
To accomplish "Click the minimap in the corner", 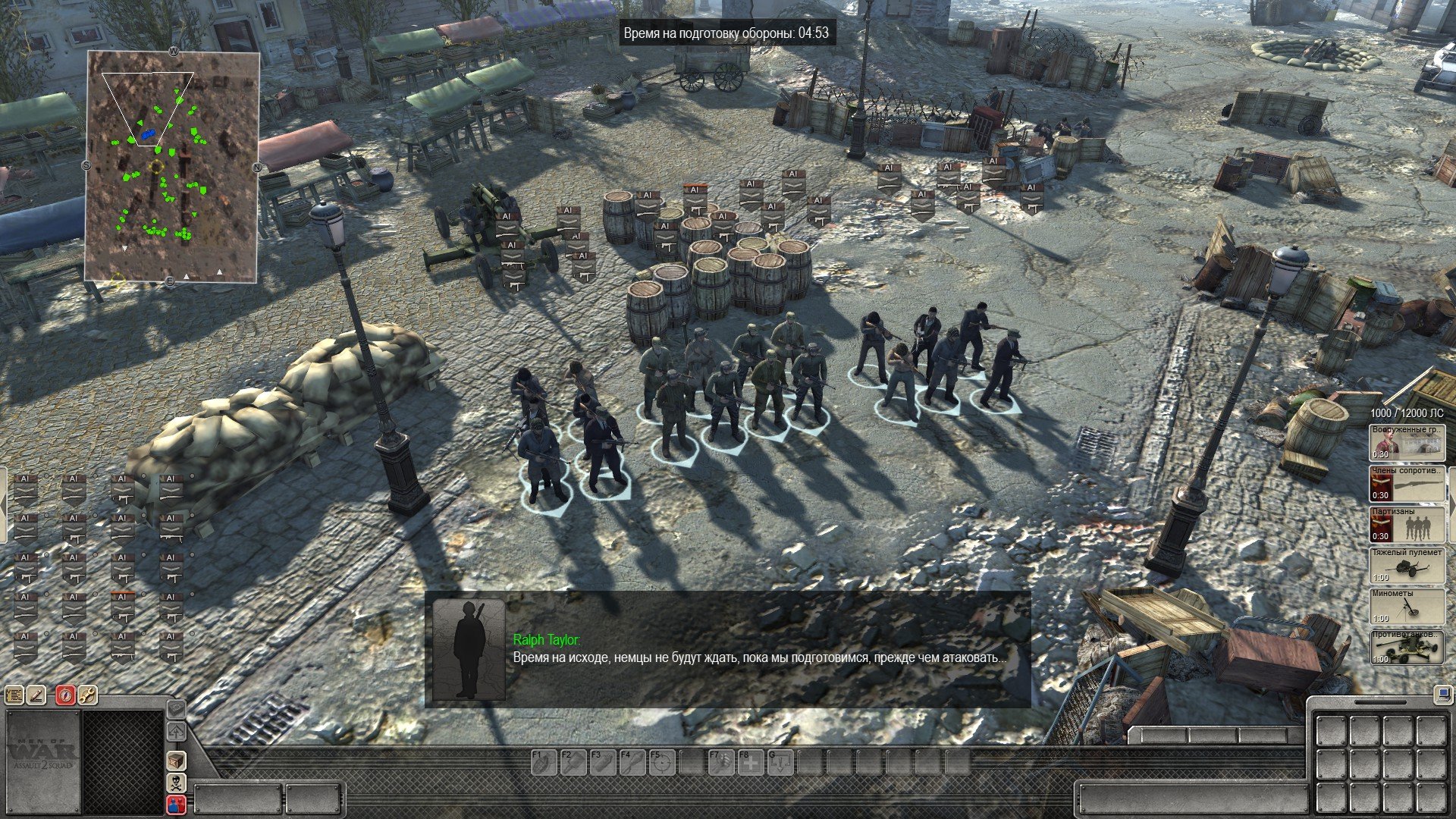I will pos(173,167).
